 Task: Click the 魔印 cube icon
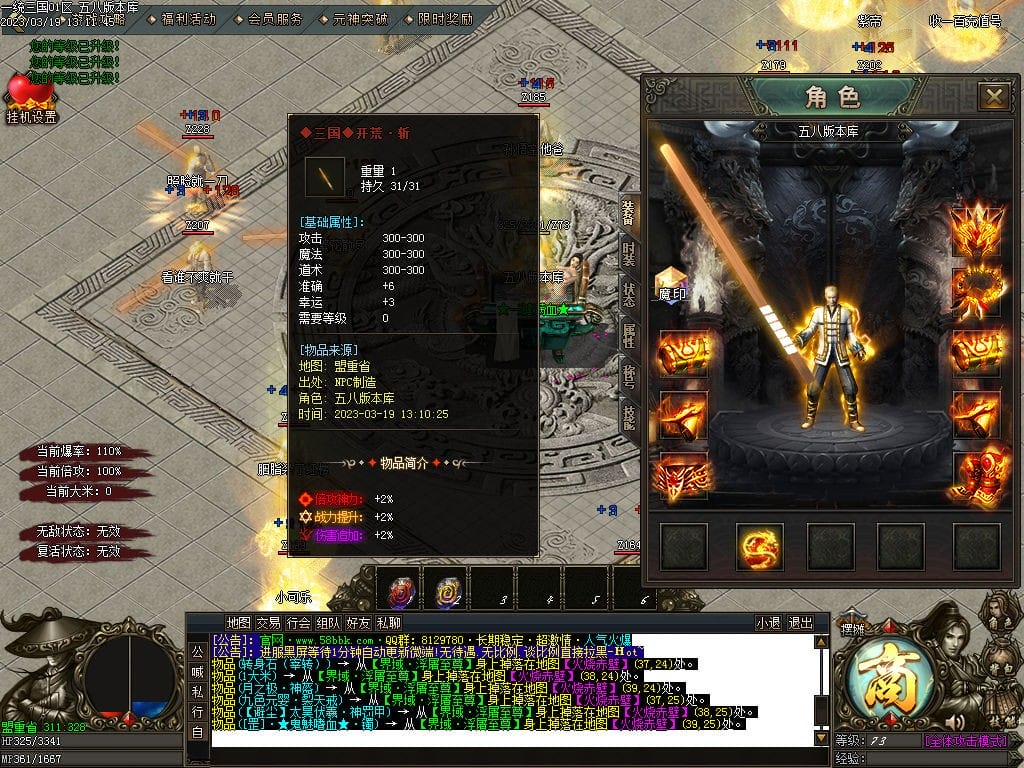point(670,284)
